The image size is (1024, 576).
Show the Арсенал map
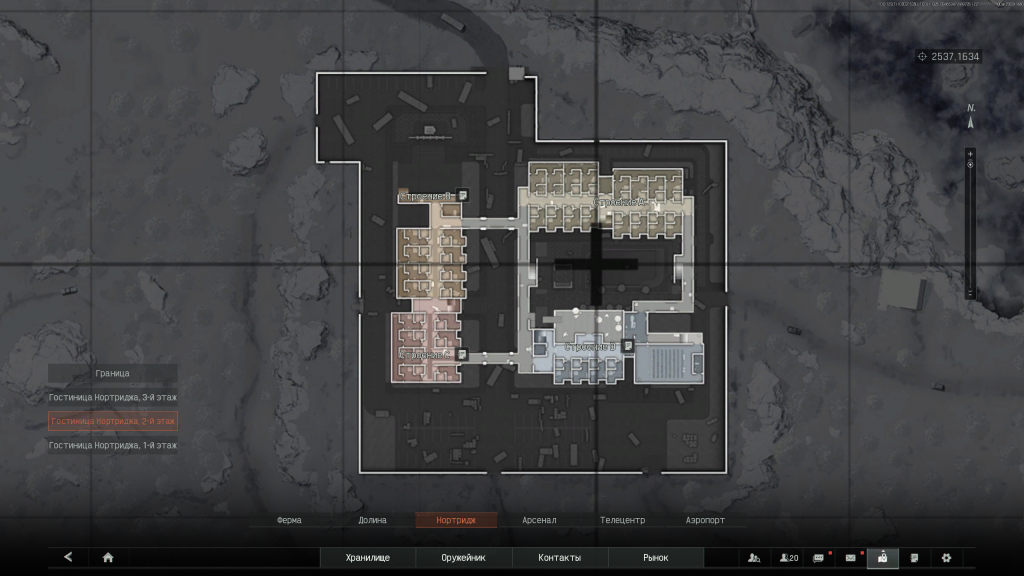click(539, 520)
